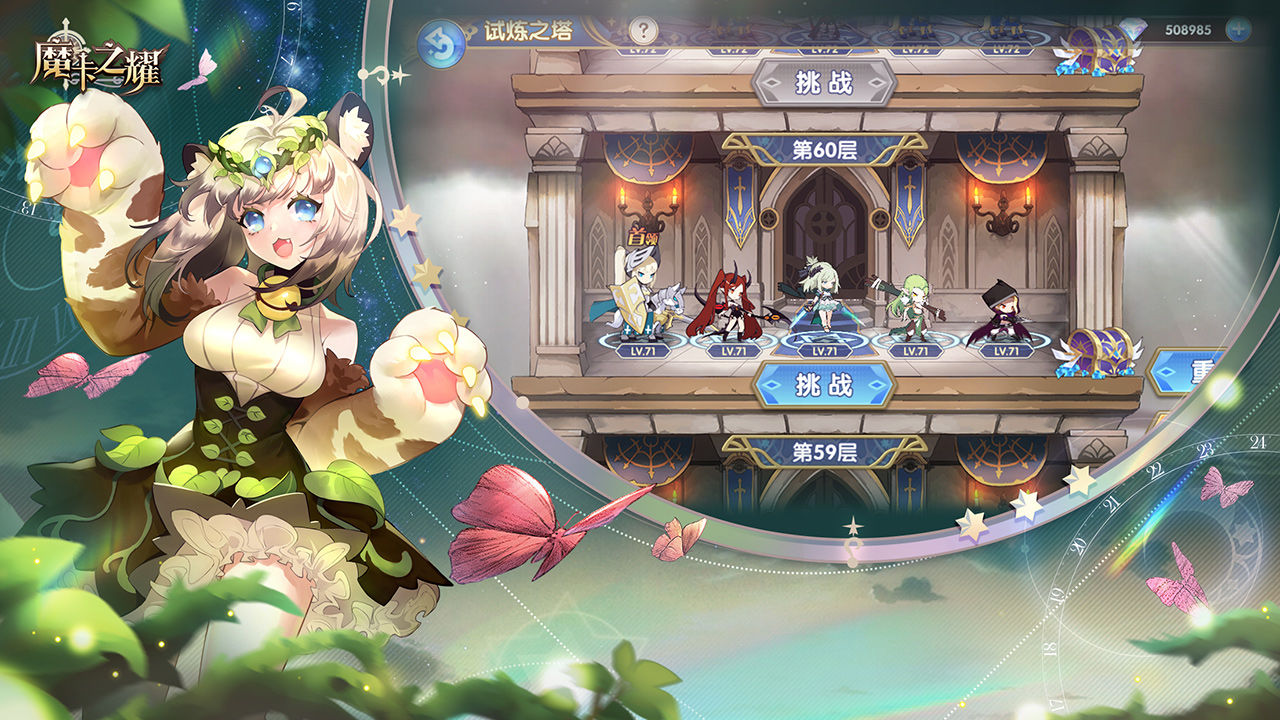Open the treasure chest beside the diamond counter
This screenshot has height=720, width=1280.
pyautogui.click(x=1096, y=52)
